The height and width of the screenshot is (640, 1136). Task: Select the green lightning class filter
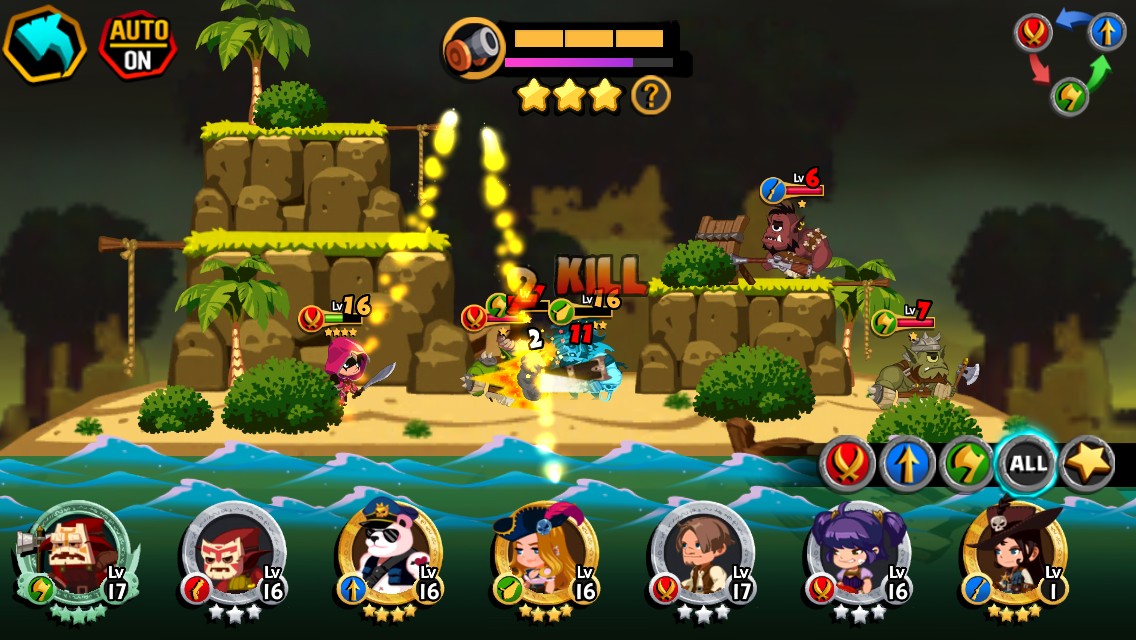[967, 465]
